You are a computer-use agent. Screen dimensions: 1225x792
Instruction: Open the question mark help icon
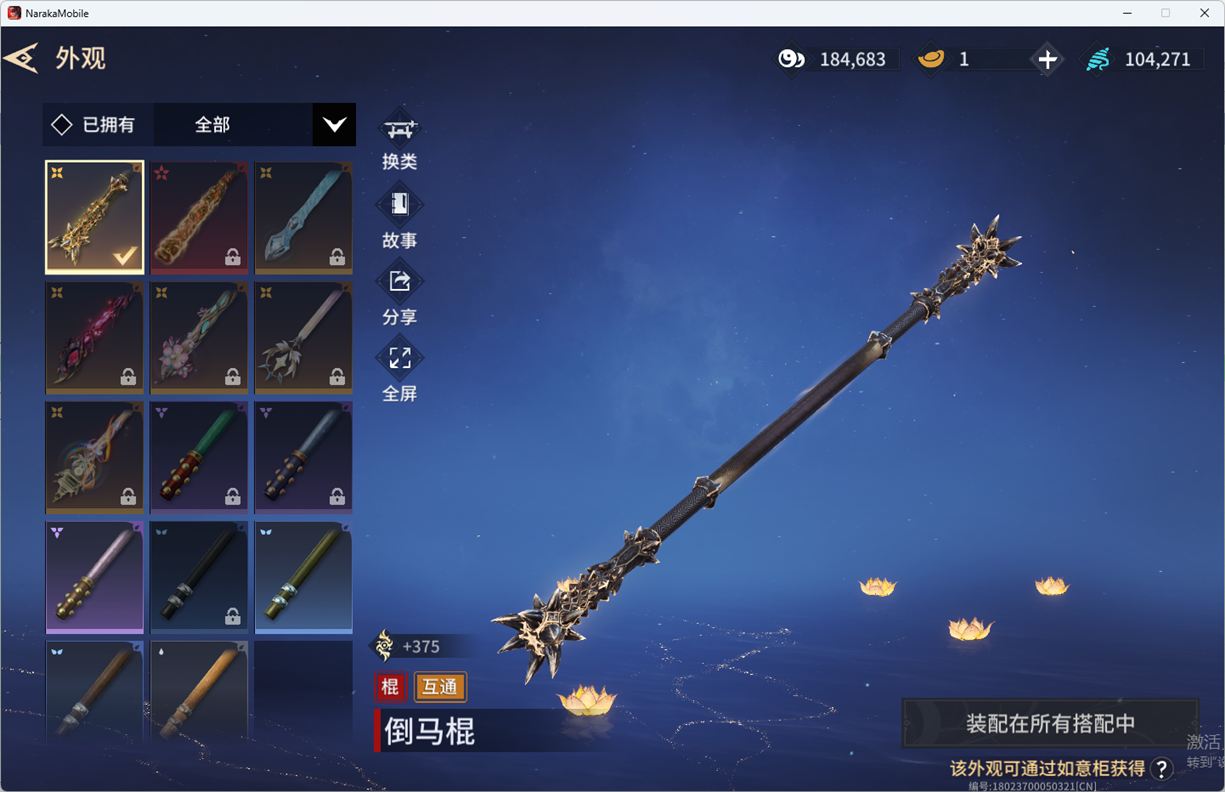(1161, 768)
